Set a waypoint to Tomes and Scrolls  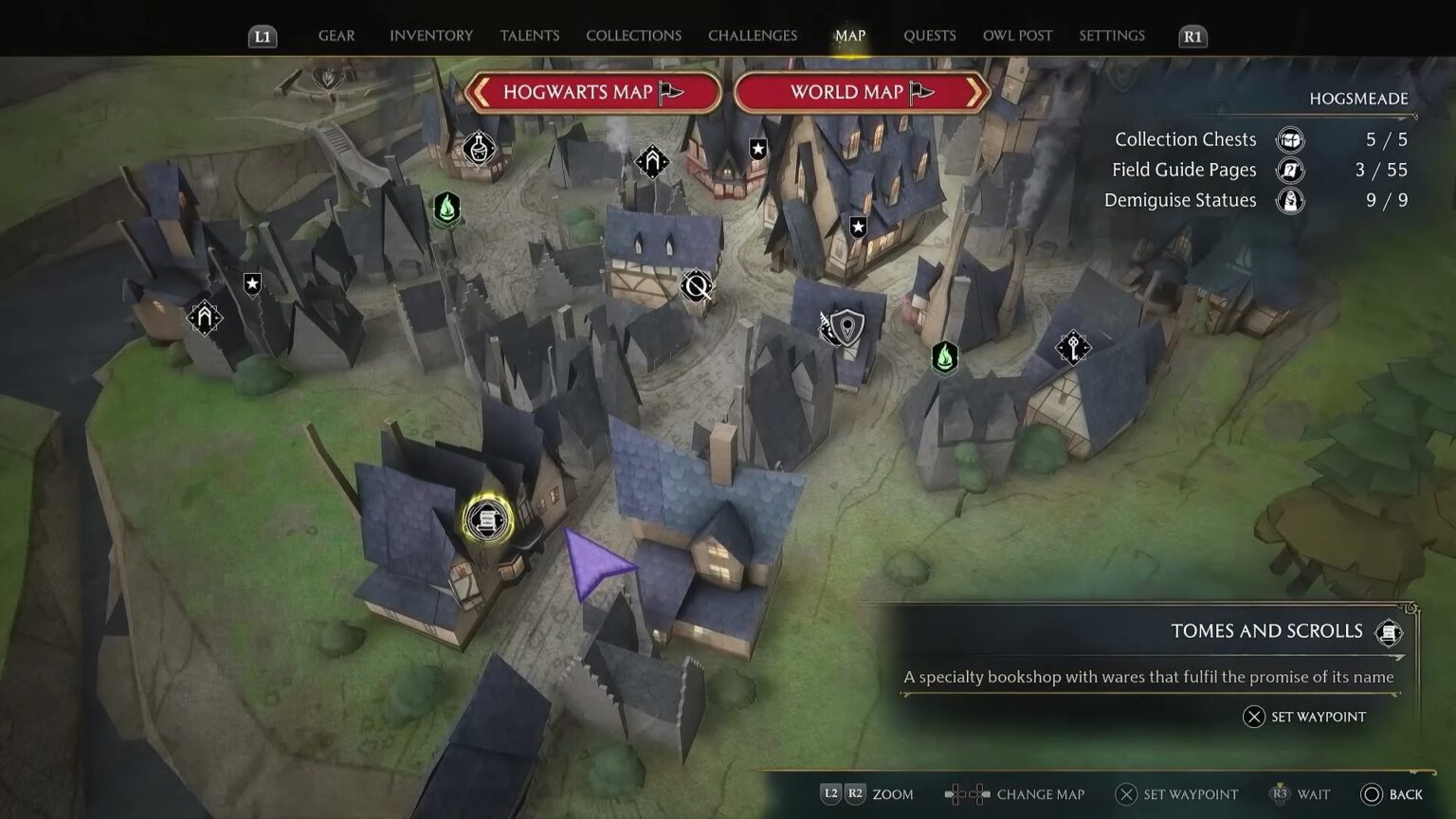(x=1305, y=717)
